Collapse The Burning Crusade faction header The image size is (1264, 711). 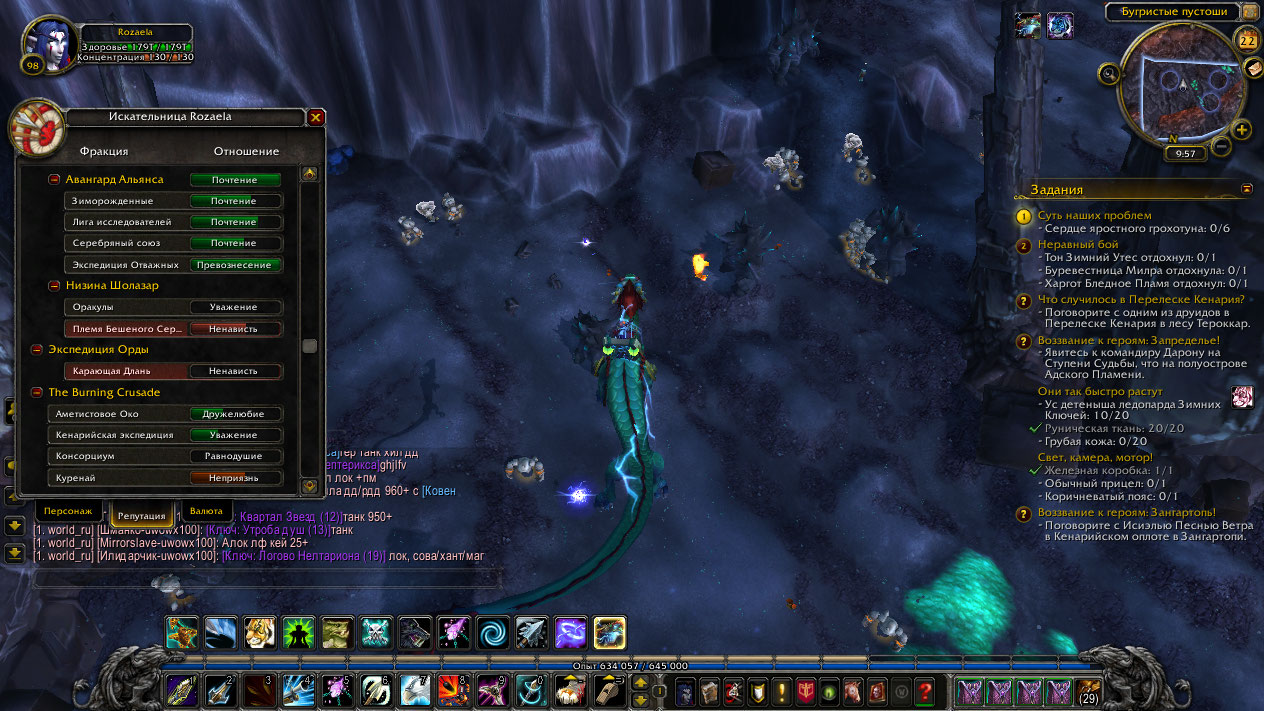(x=37, y=393)
